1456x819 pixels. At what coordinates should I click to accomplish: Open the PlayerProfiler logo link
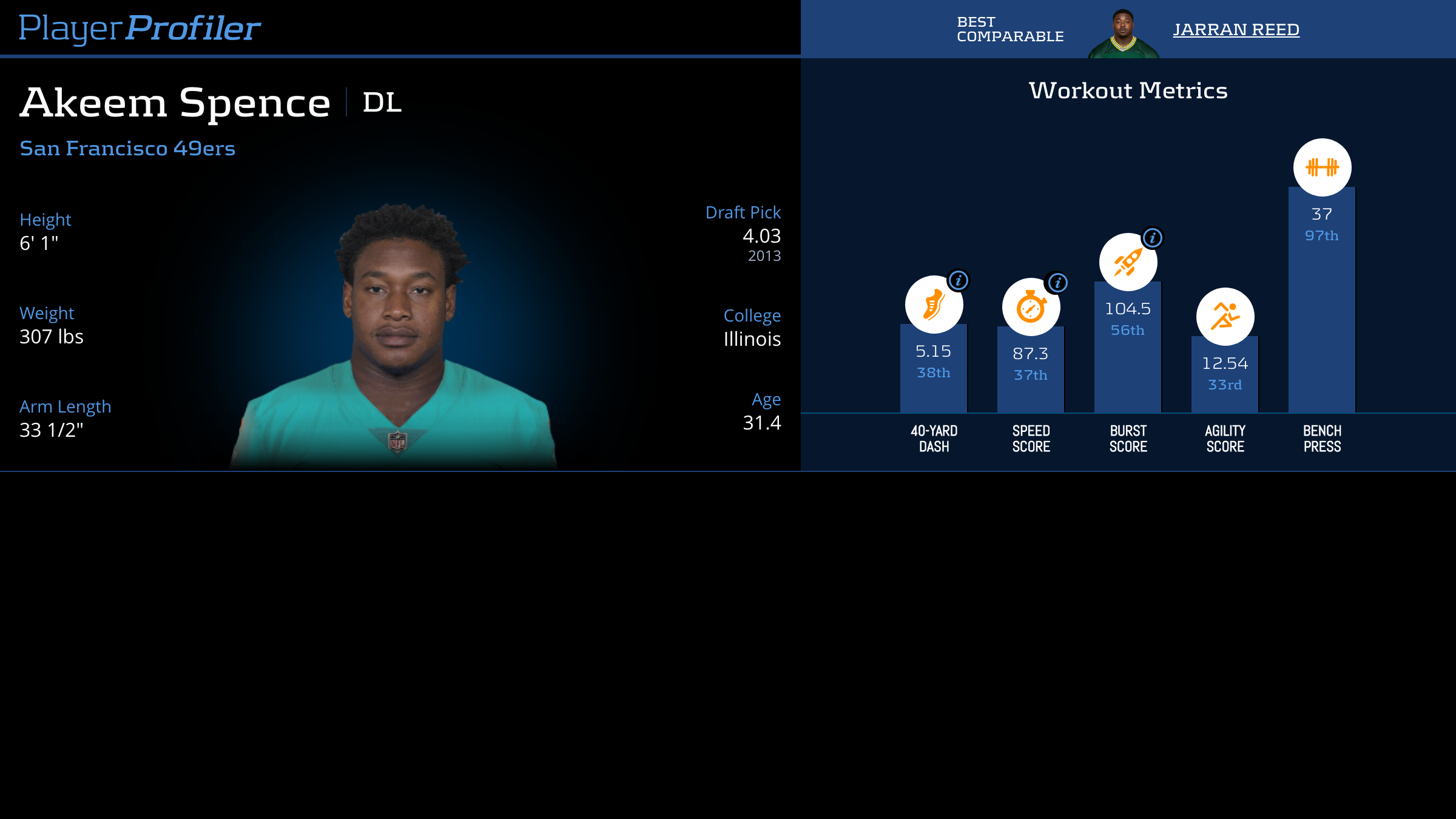coord(140,28)
